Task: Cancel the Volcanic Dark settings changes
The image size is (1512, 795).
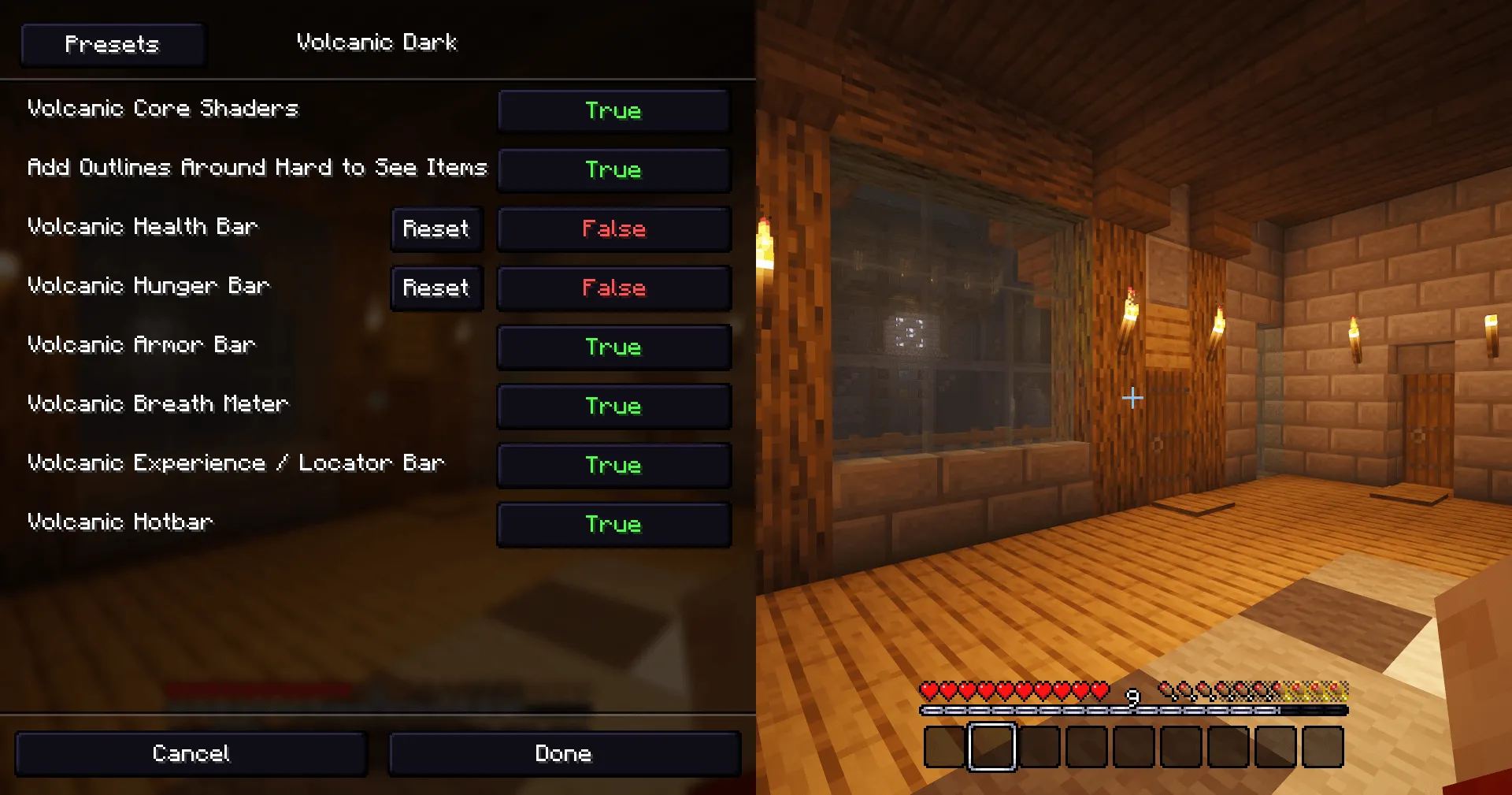Action: [191, 753]
